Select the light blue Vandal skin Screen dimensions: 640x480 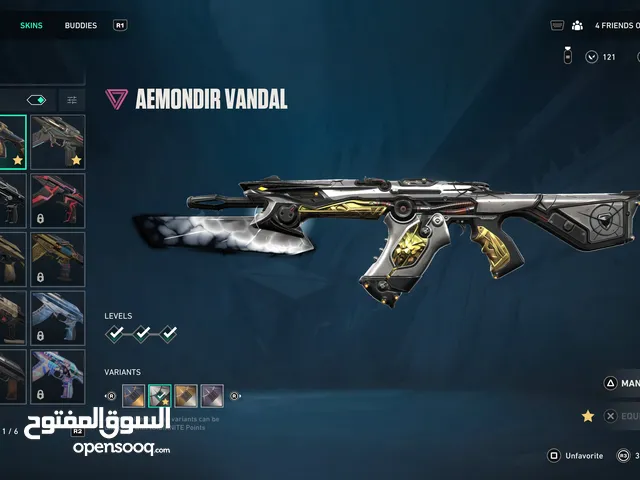[58, 318]
